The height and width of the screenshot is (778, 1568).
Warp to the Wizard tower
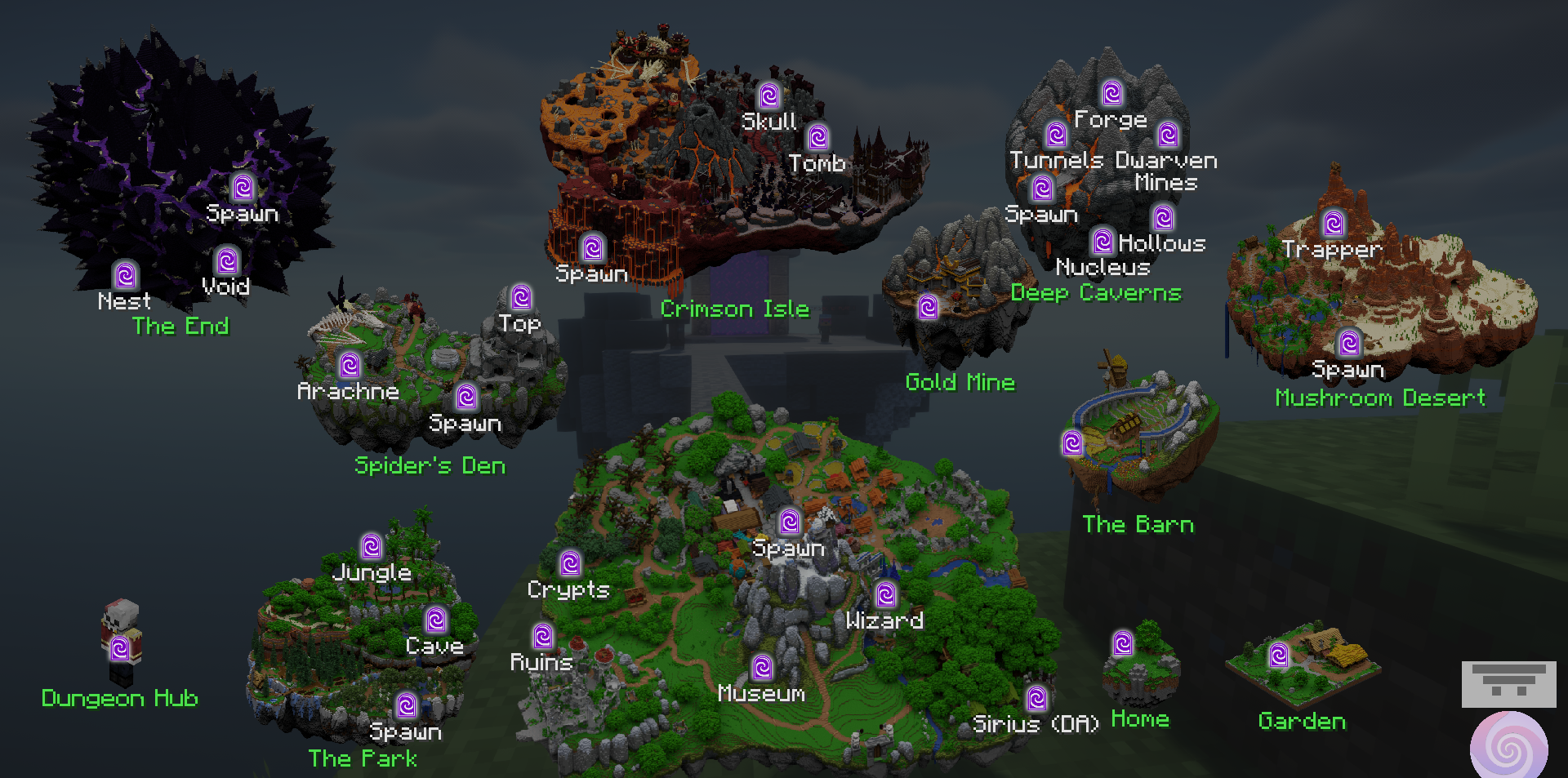tap(885, 594)
